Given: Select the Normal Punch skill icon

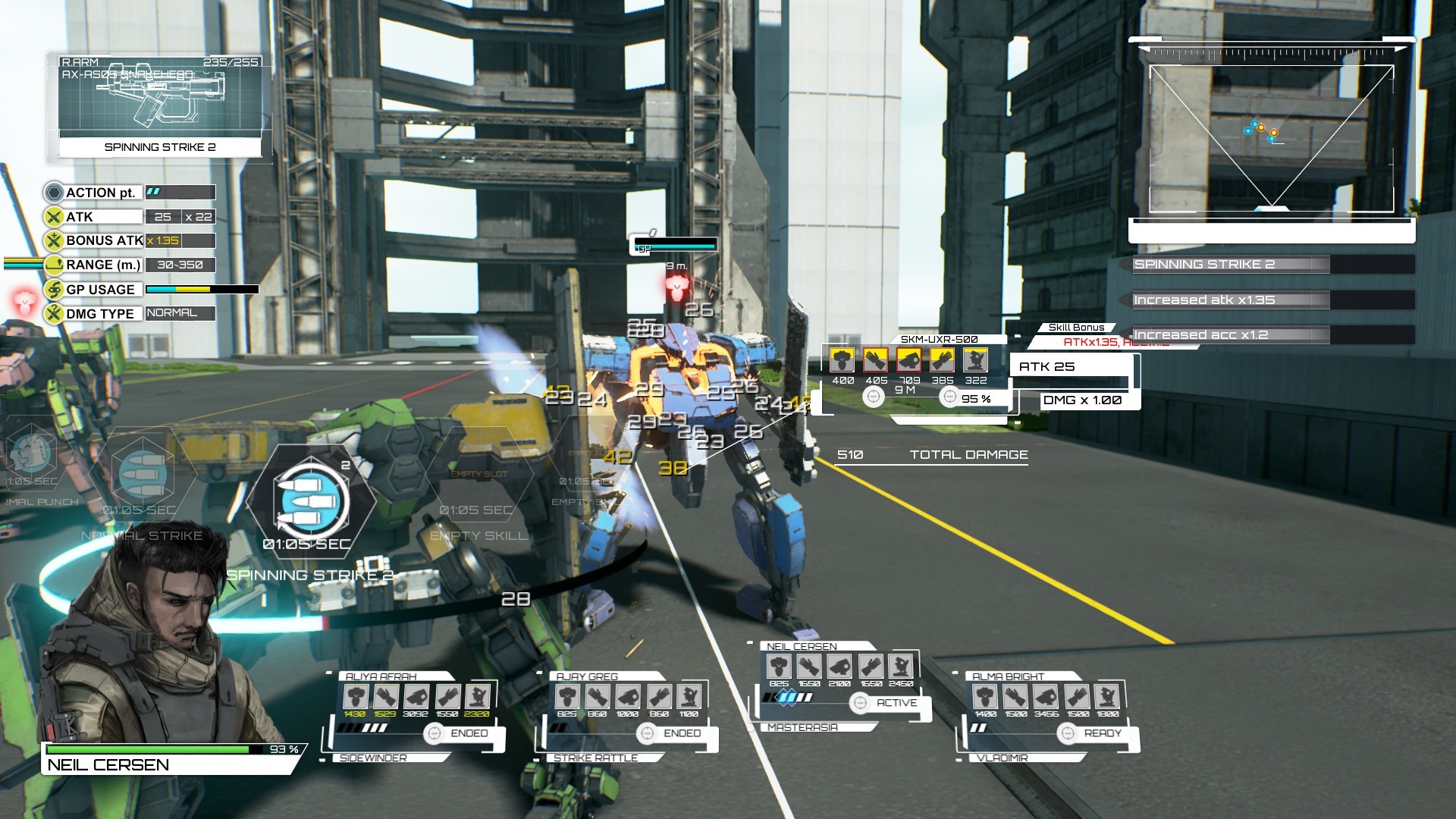Looking at the screenshot, I should click(30, 455).
